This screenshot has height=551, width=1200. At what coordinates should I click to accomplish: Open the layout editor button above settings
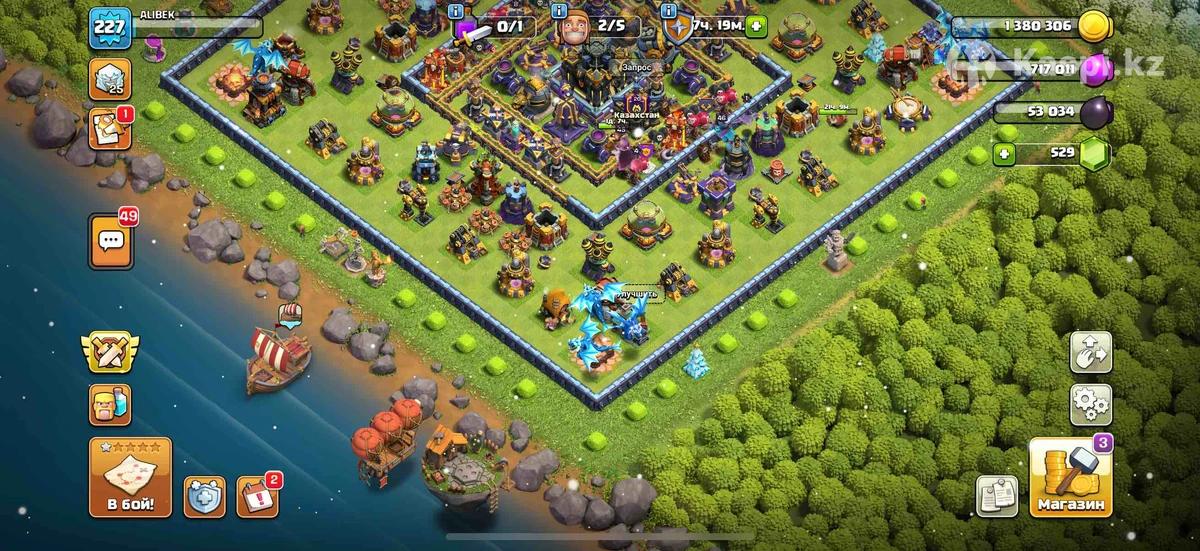[x=1091, y=352]
